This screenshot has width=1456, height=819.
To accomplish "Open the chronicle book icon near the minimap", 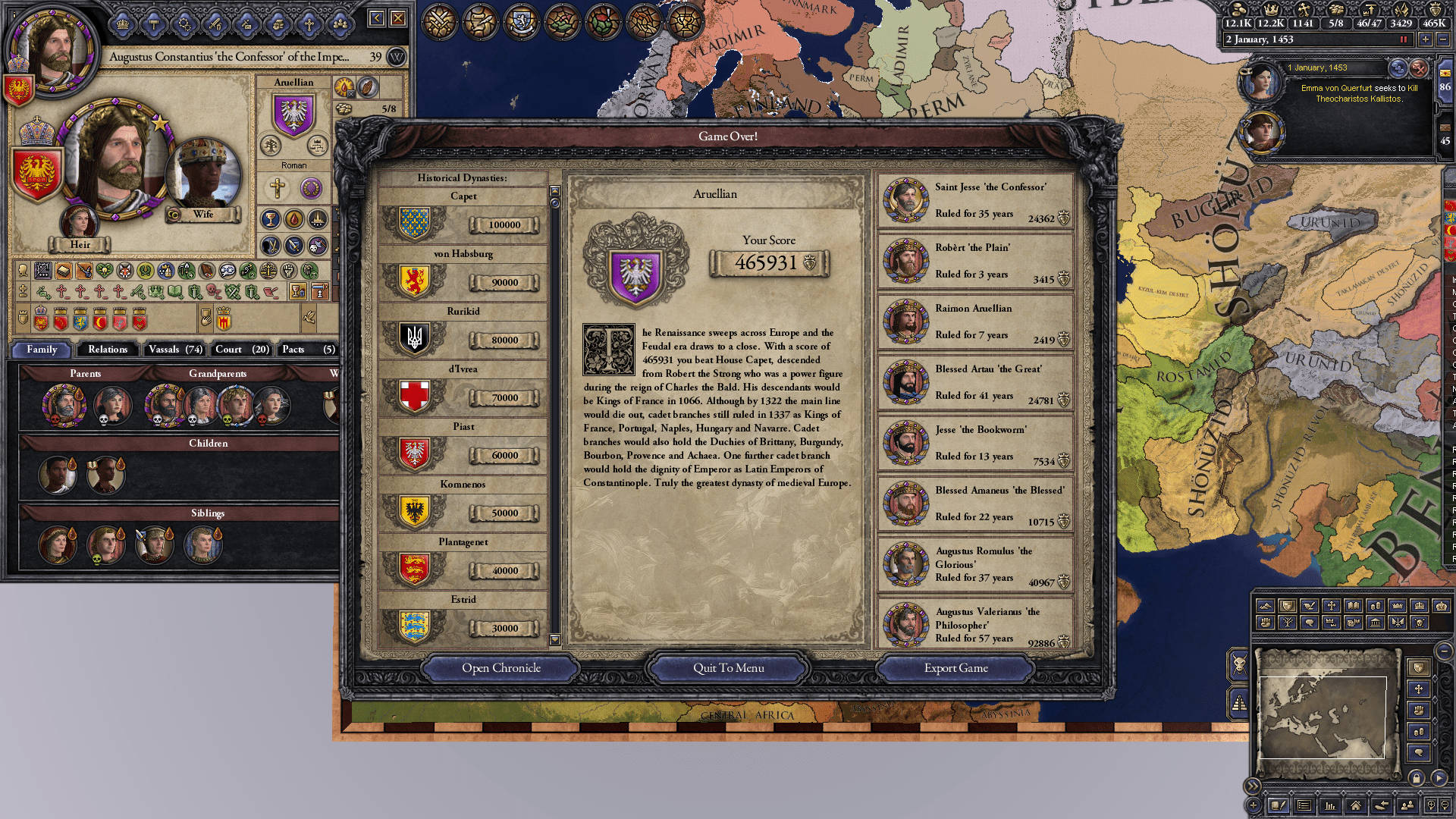I will click(x=1279, y=805).
